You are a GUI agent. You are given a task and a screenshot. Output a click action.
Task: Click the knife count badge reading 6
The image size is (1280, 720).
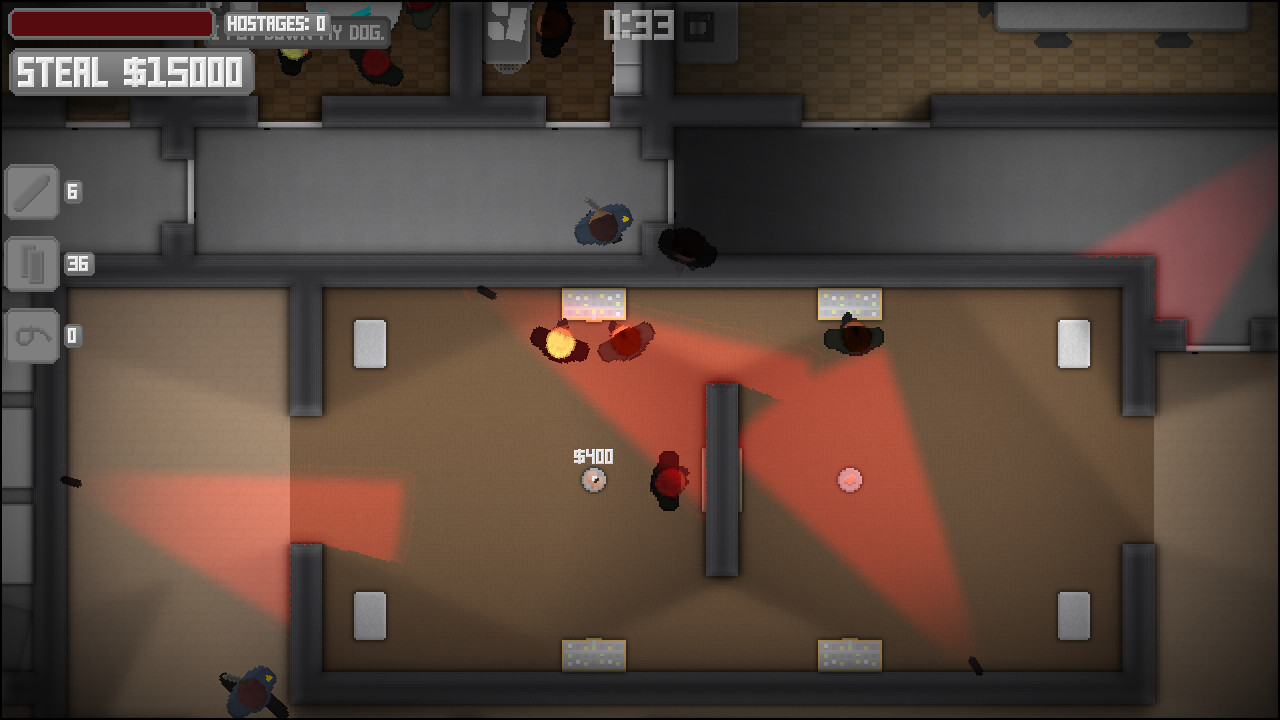[x=70, y=192]
